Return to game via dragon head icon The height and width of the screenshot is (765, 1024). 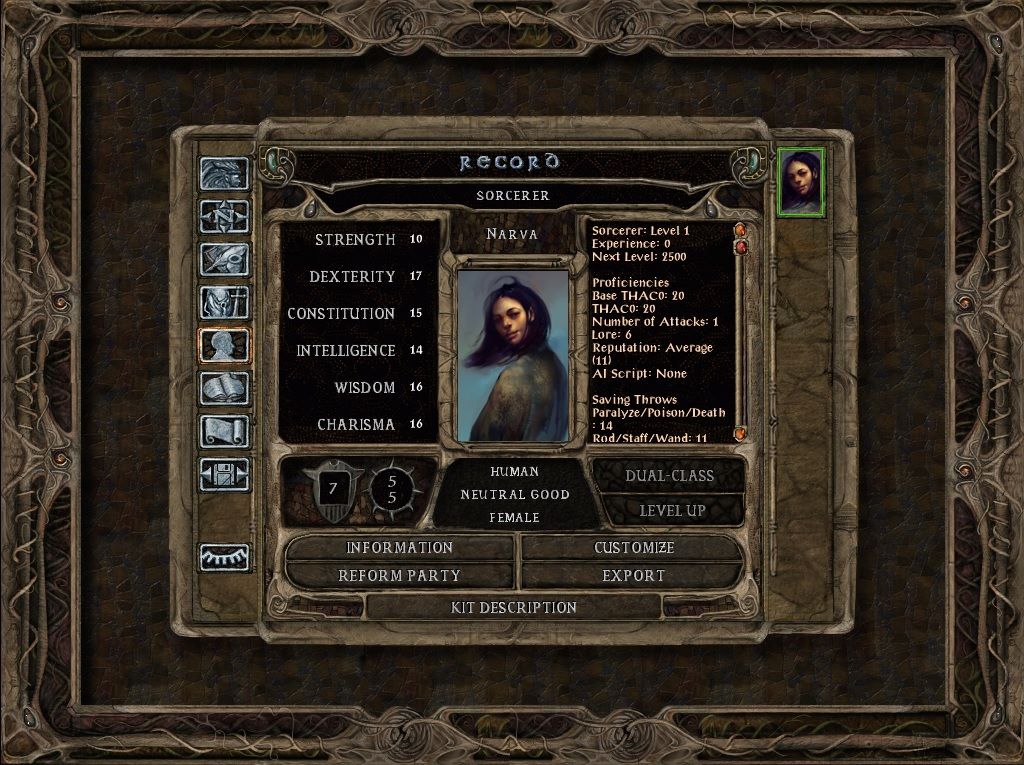[224, 173]
